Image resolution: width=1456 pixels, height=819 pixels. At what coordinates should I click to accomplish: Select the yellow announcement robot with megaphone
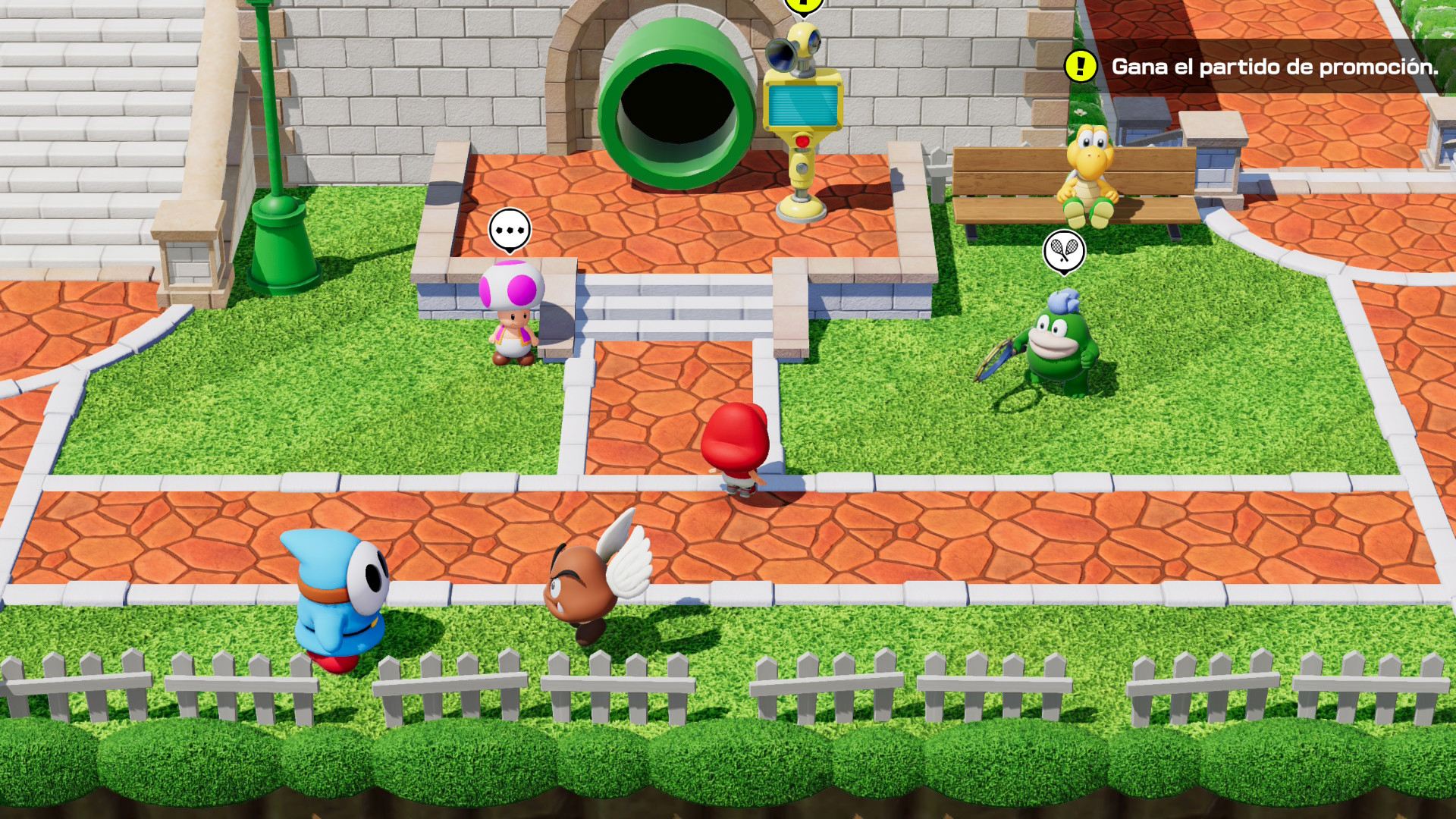coord(802,114)
